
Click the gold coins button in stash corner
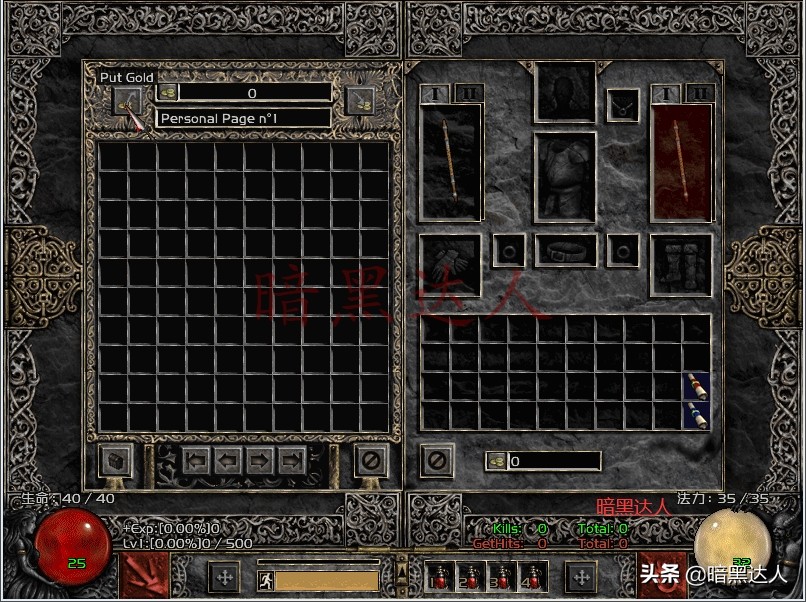point(359,100)
